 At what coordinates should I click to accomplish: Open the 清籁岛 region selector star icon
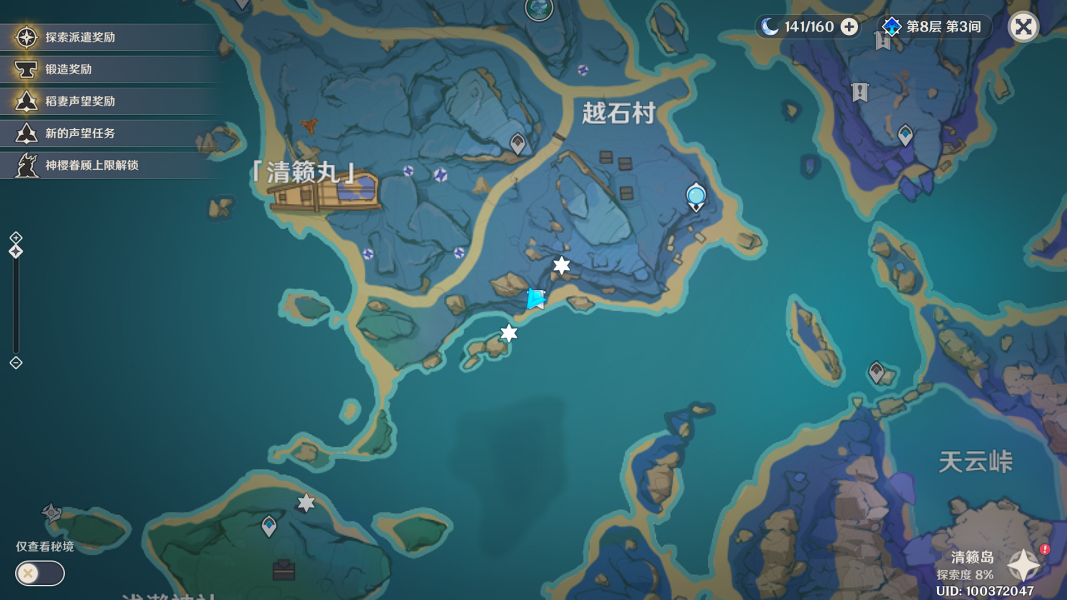(1024, 565)
